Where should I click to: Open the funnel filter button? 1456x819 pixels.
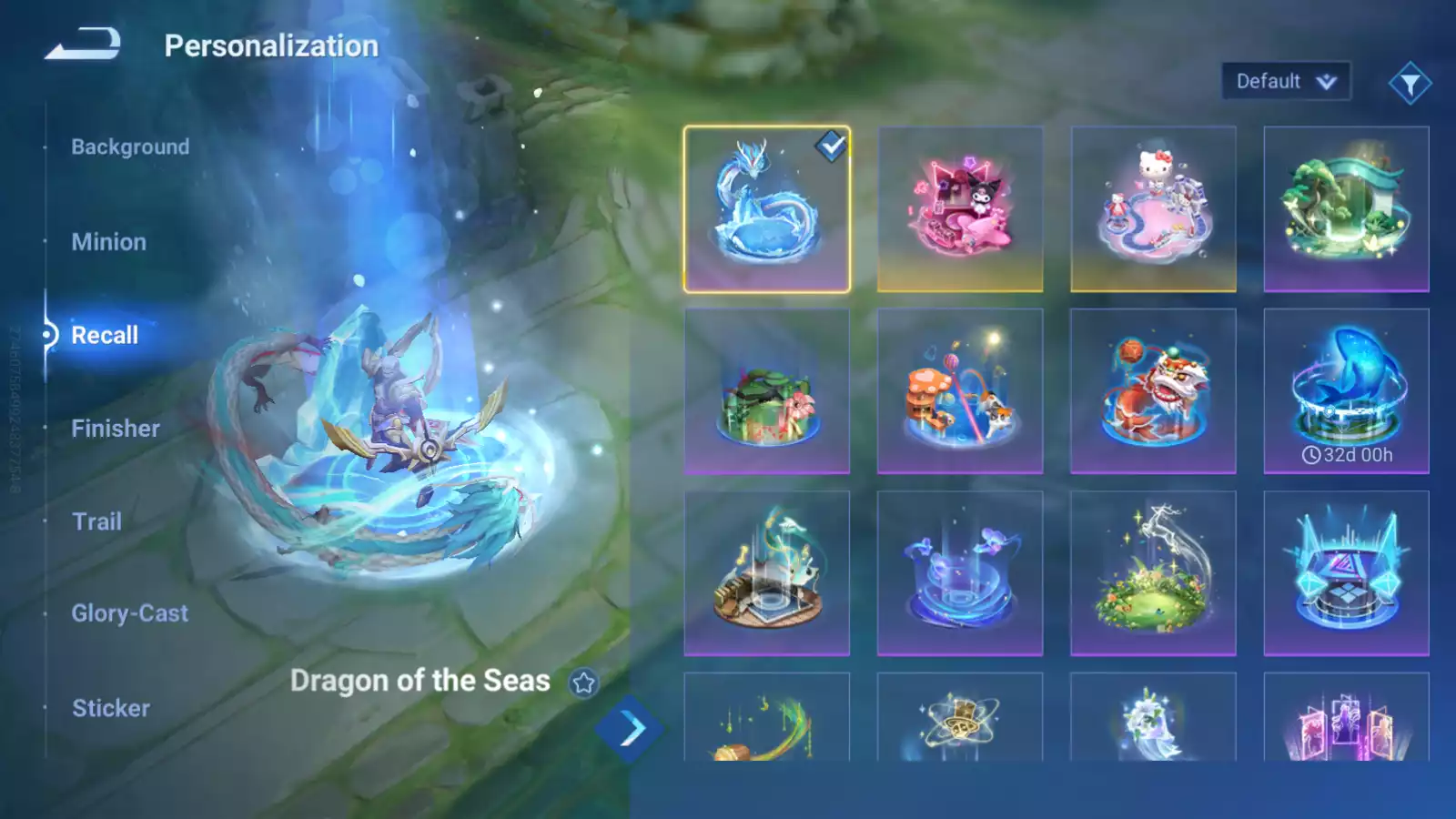click(1410, 84)
